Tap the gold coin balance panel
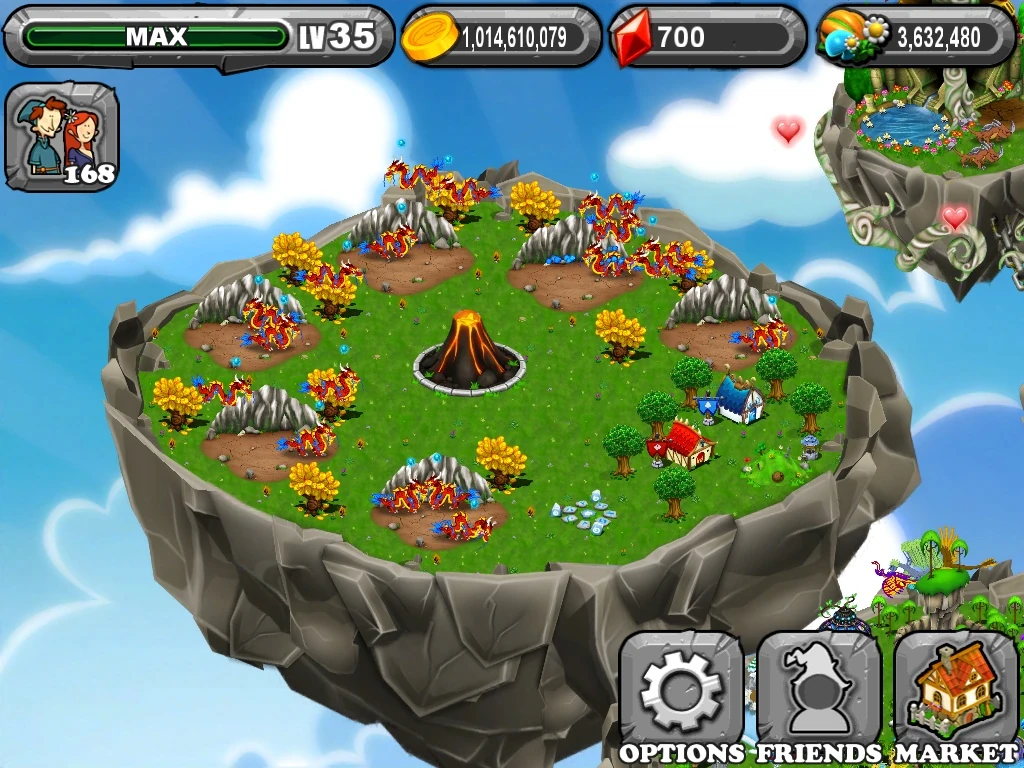1024x768 pixels. [501, 37]
